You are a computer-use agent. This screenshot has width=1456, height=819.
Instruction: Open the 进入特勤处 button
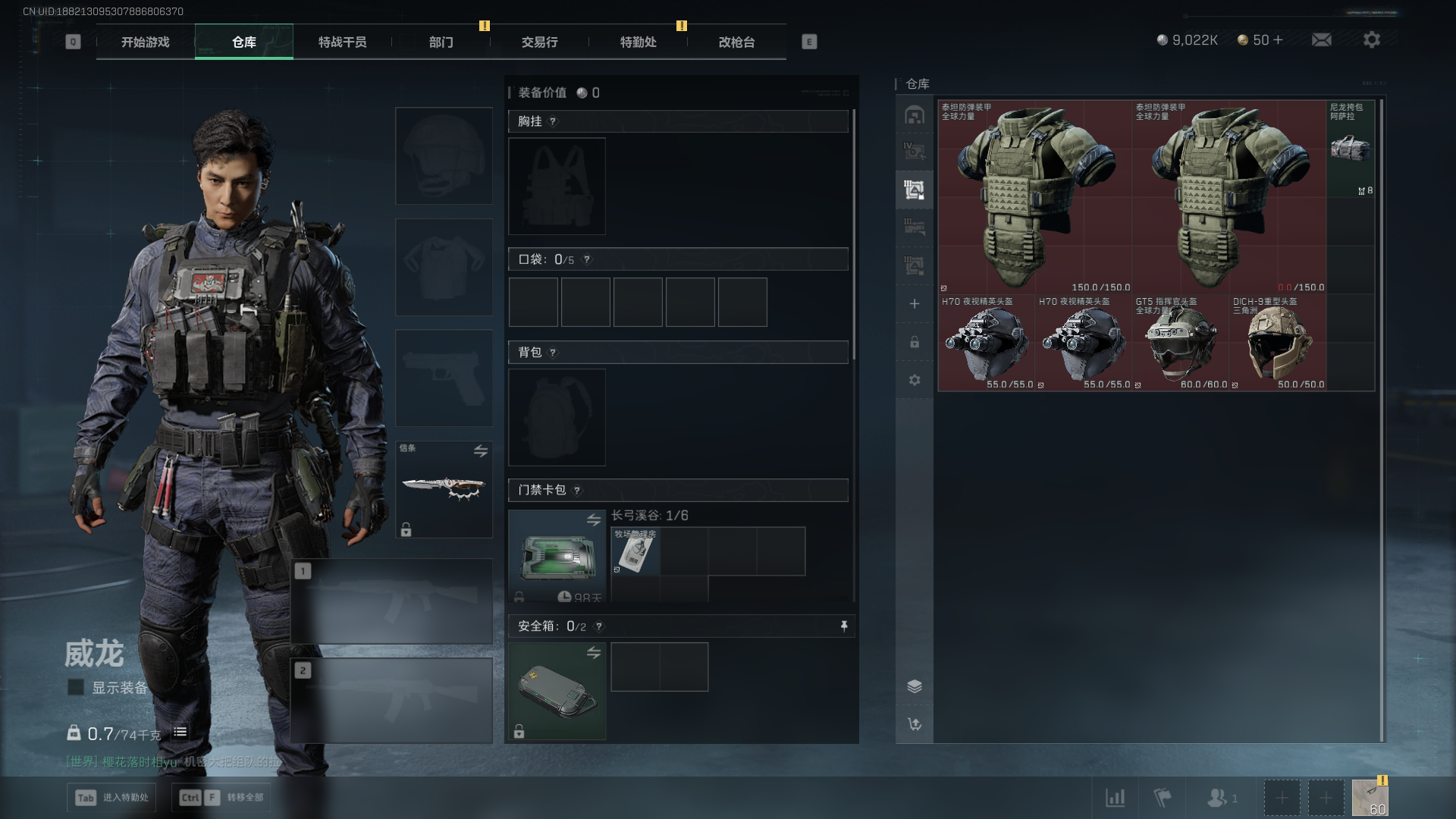tap(111, 797)
